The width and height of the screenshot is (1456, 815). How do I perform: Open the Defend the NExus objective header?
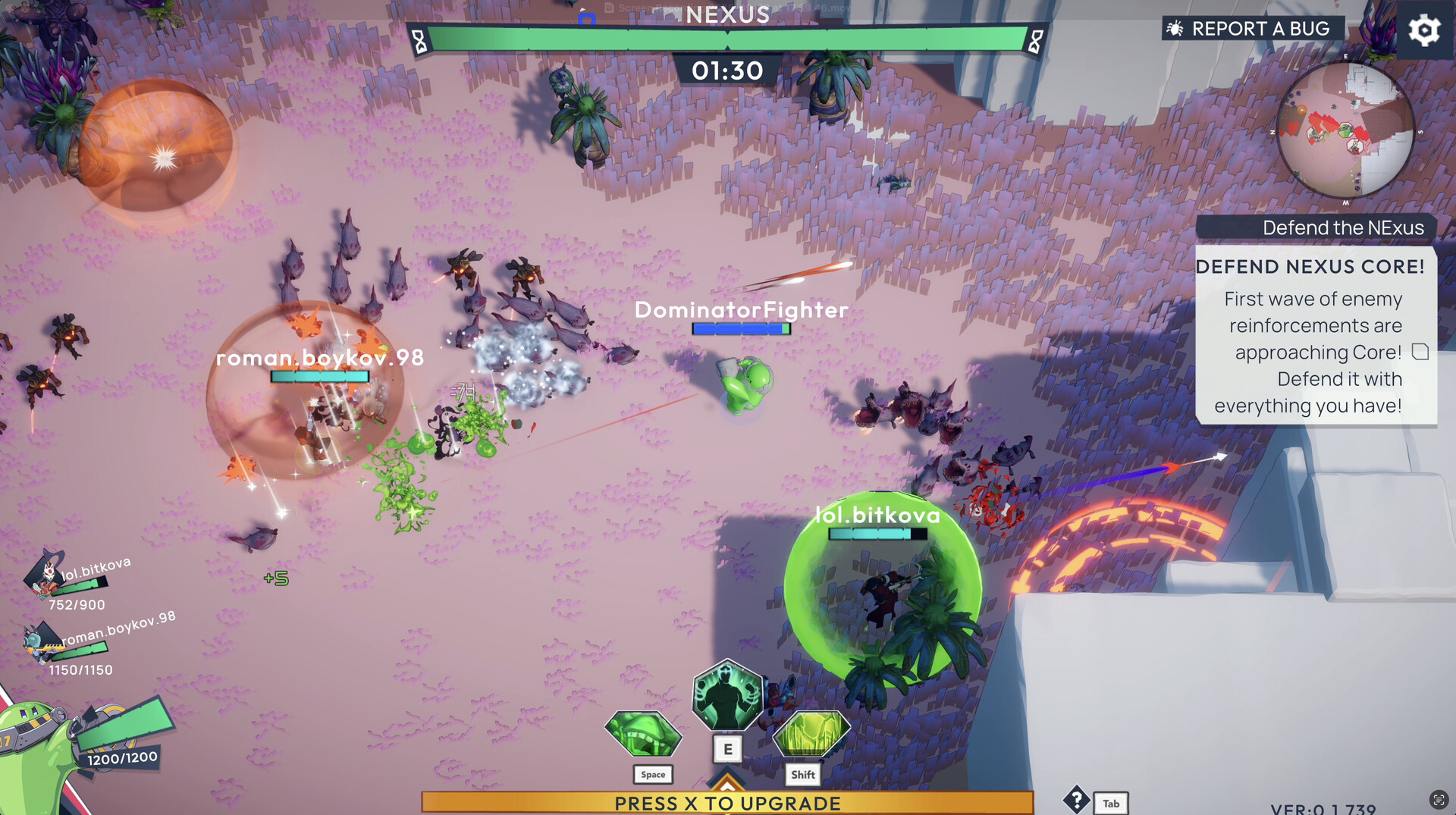click(1342, 227)
